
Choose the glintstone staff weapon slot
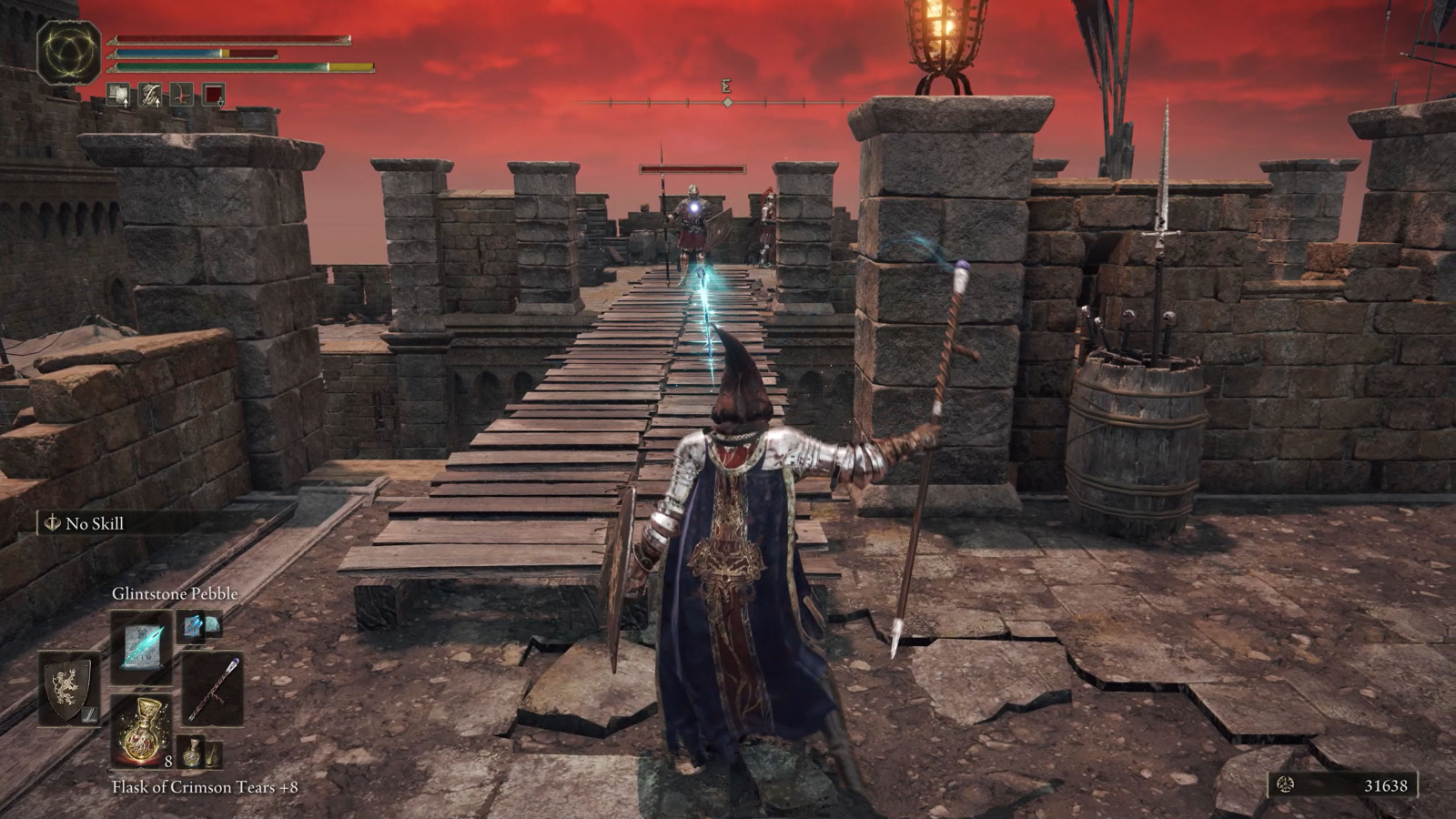pyautogui.click(x=213, y=688)
